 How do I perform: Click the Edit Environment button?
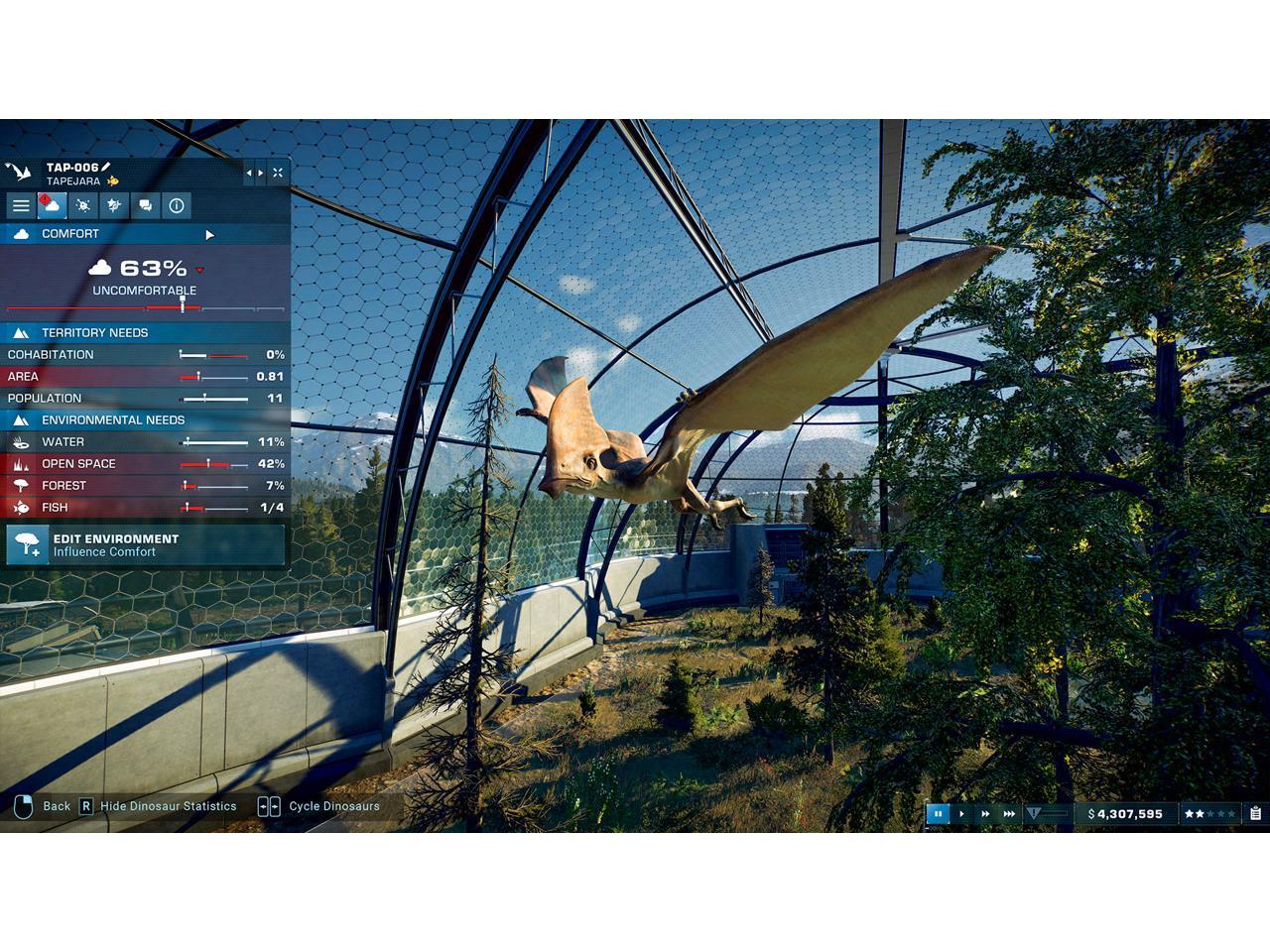pos(145,544)
